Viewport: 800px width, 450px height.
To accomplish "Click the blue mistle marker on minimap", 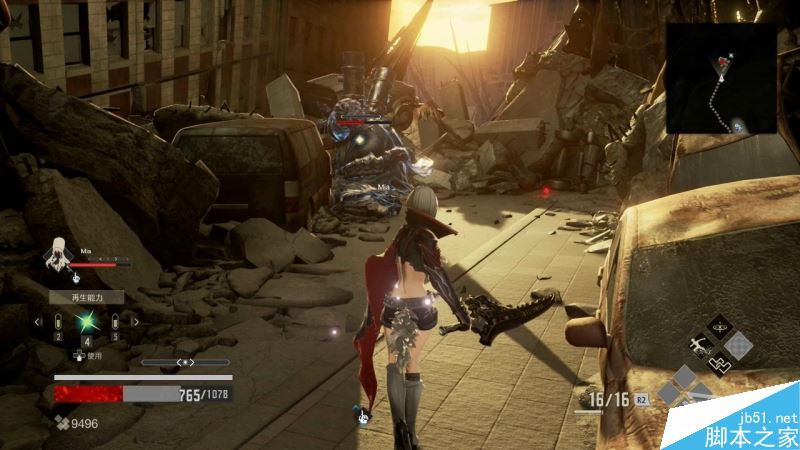I will 738,126.
